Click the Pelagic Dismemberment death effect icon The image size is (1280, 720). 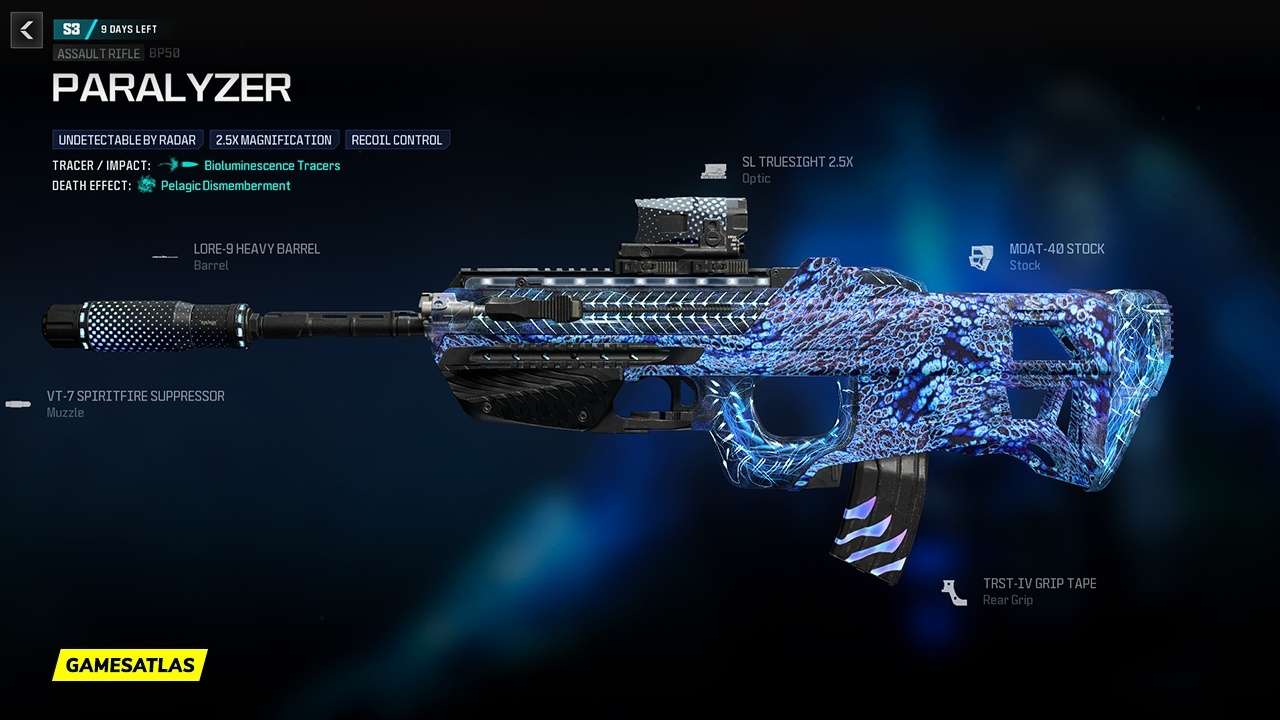click(x=146, y=185)
